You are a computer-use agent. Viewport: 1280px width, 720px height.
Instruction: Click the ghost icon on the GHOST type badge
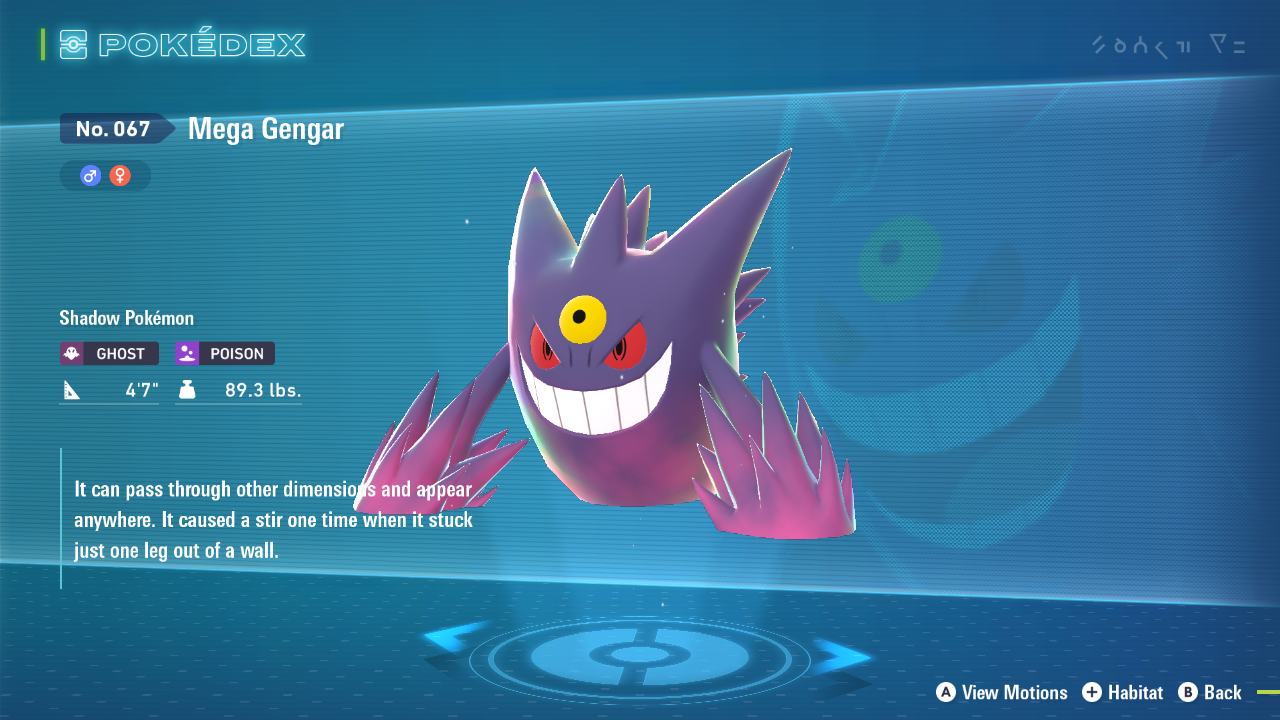[71, 353]
